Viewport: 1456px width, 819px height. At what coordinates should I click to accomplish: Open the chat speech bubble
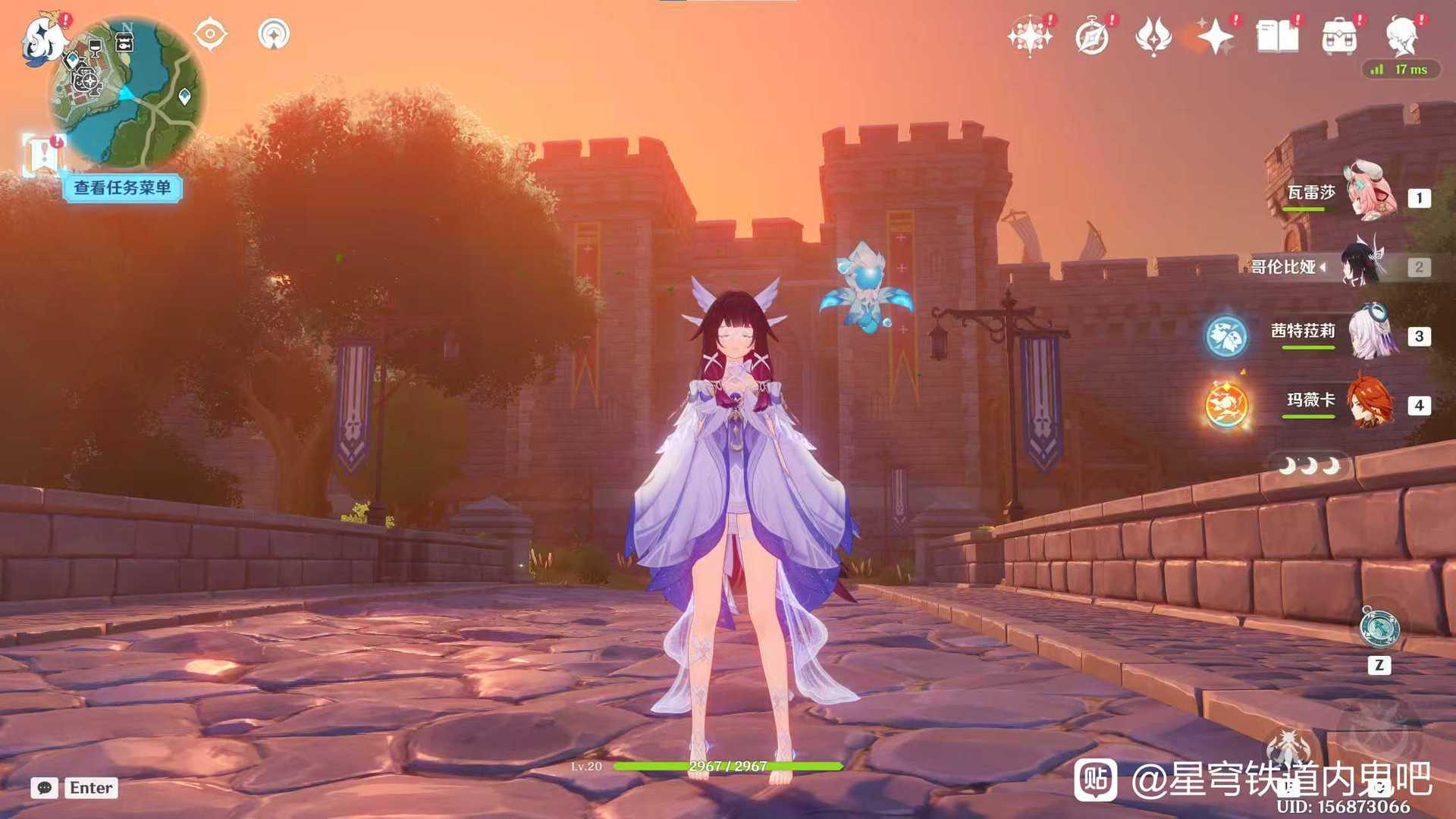pyautogui.click(x=45, y=788)
